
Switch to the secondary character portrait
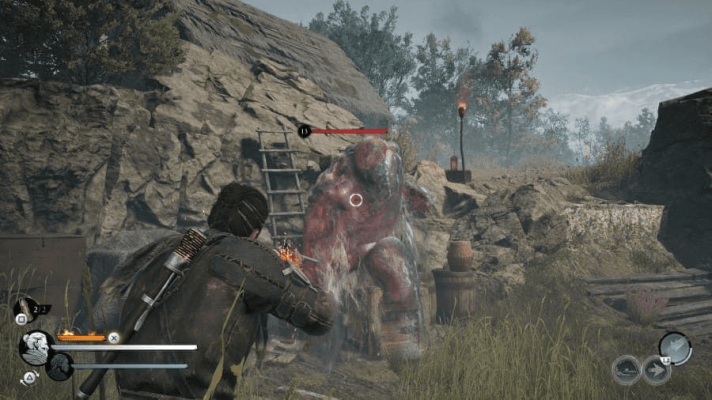(59, 366)
